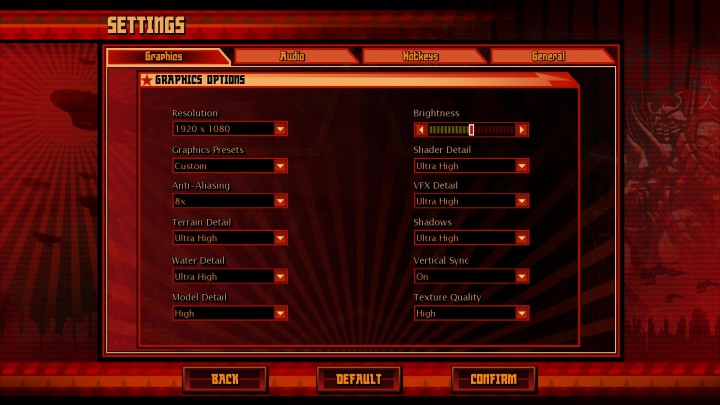Open the Model Detail dropdown
The image size is (720, 405).
[x=229, y=313]
